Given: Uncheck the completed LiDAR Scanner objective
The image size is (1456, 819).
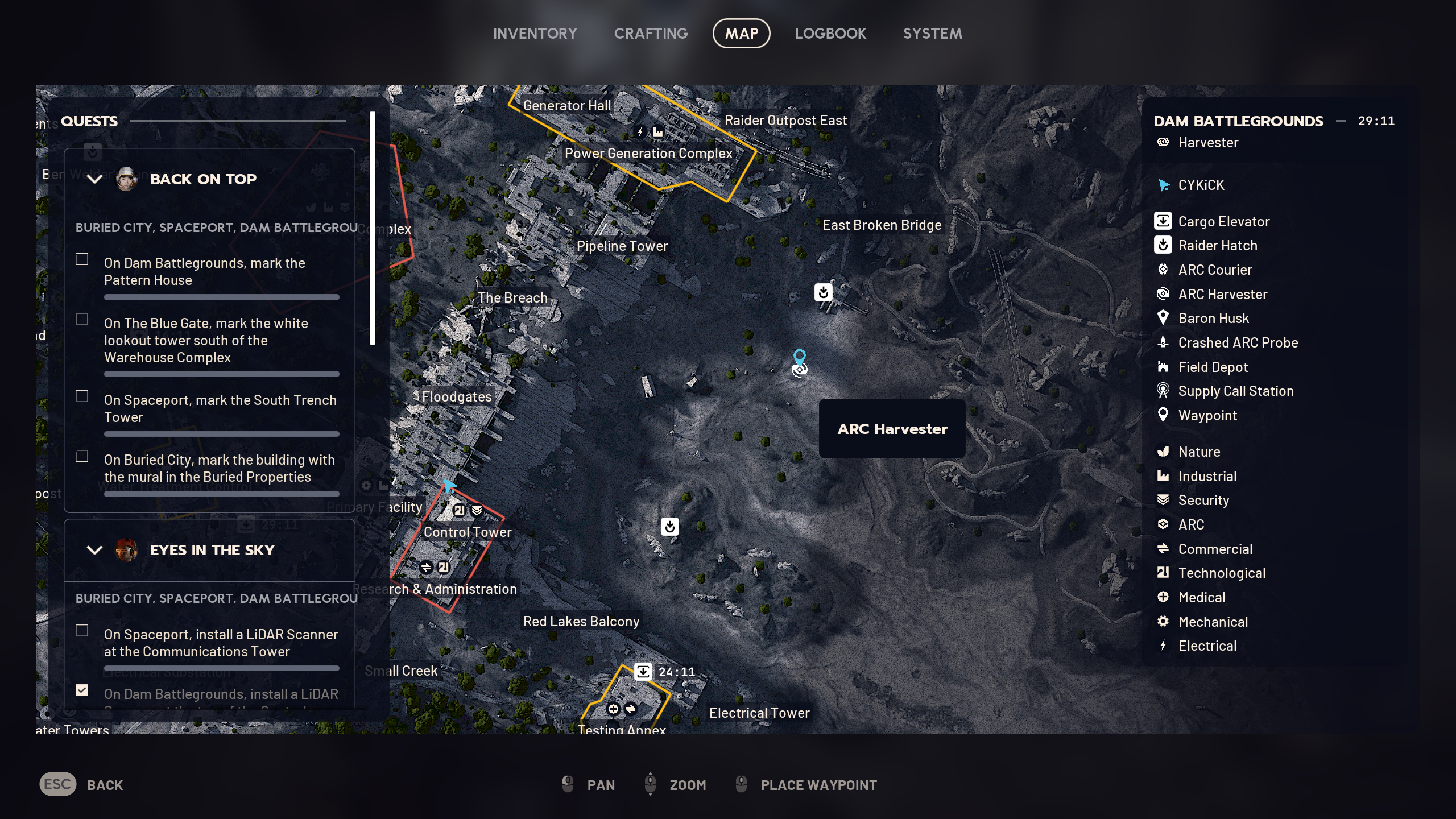Looking at the screenshot, I should [x=82, y=690].
